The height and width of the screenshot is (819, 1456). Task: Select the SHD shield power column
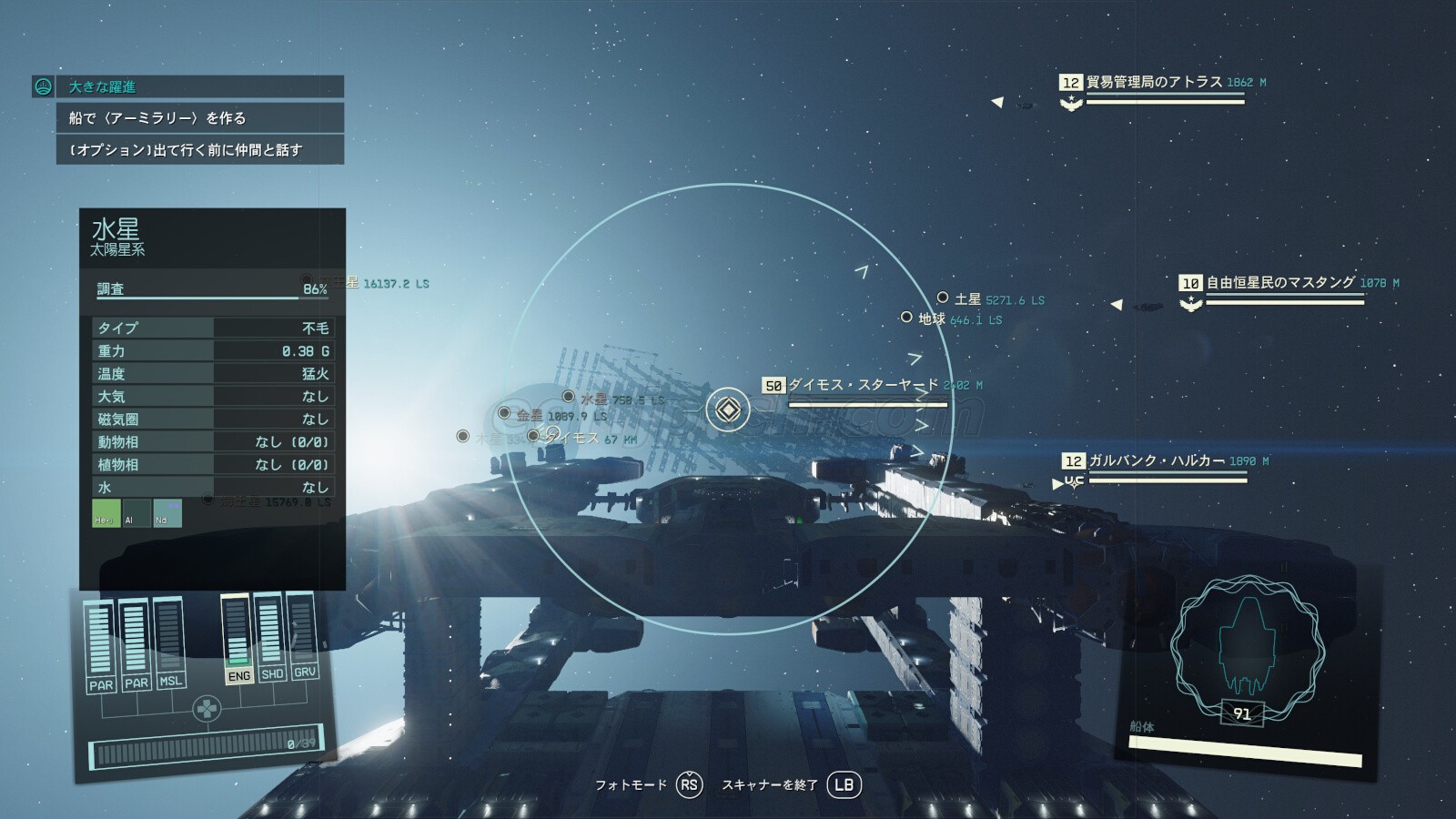[x=271, y=637]
